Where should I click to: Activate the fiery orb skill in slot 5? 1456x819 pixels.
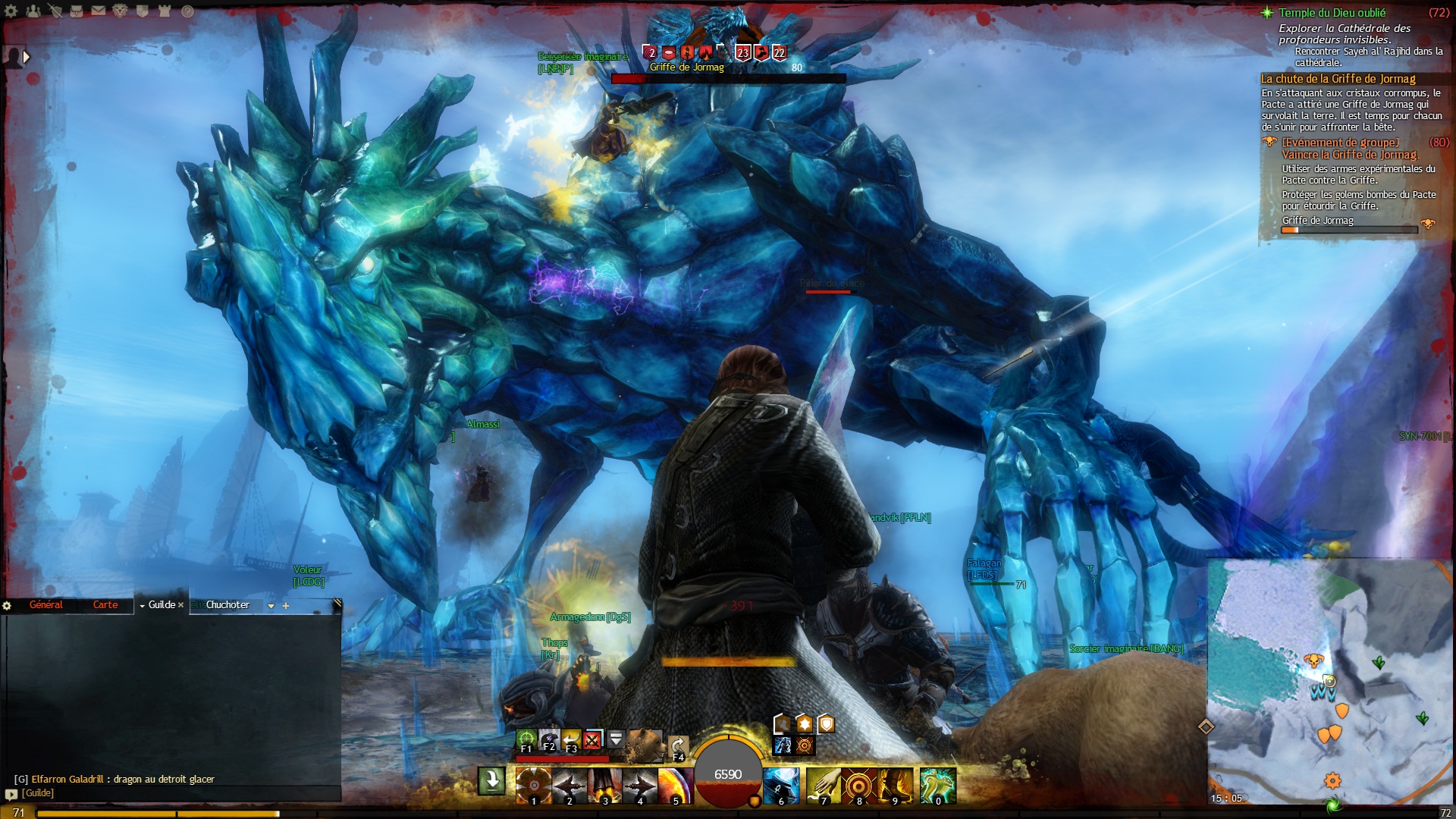click(675, 785)
